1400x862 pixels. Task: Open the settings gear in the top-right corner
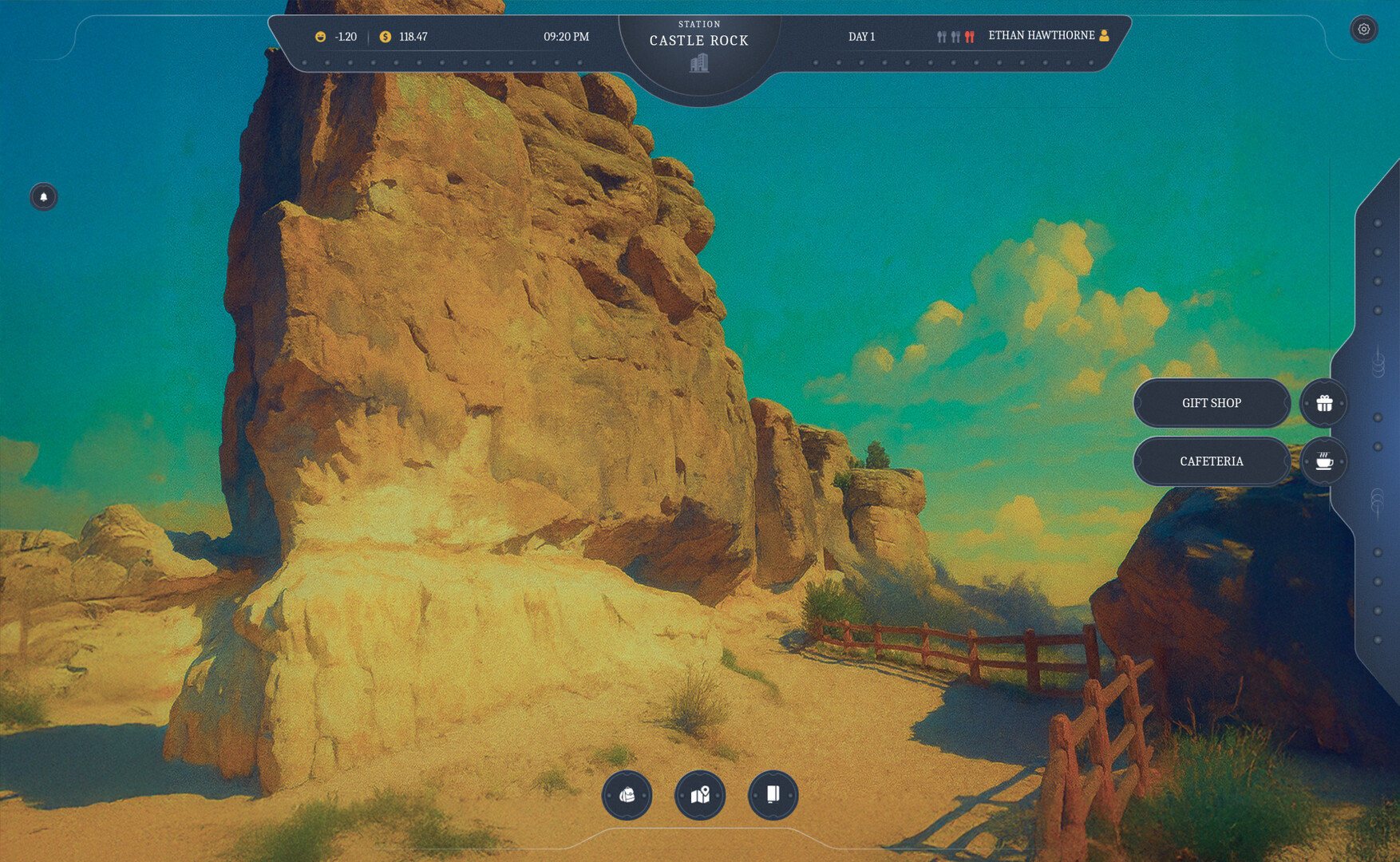1364,29
